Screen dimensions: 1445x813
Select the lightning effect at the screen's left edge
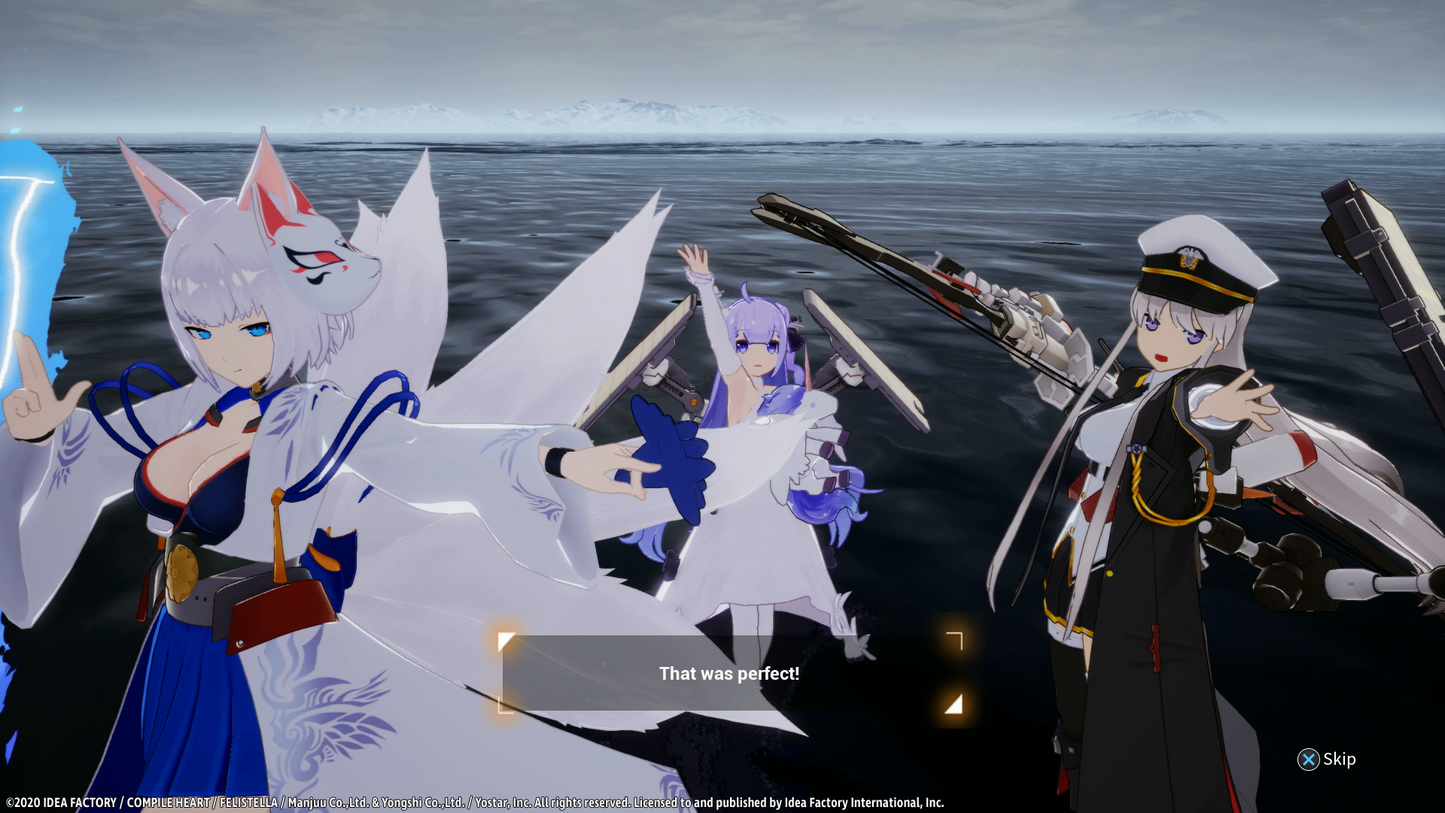tap(25, 250)
